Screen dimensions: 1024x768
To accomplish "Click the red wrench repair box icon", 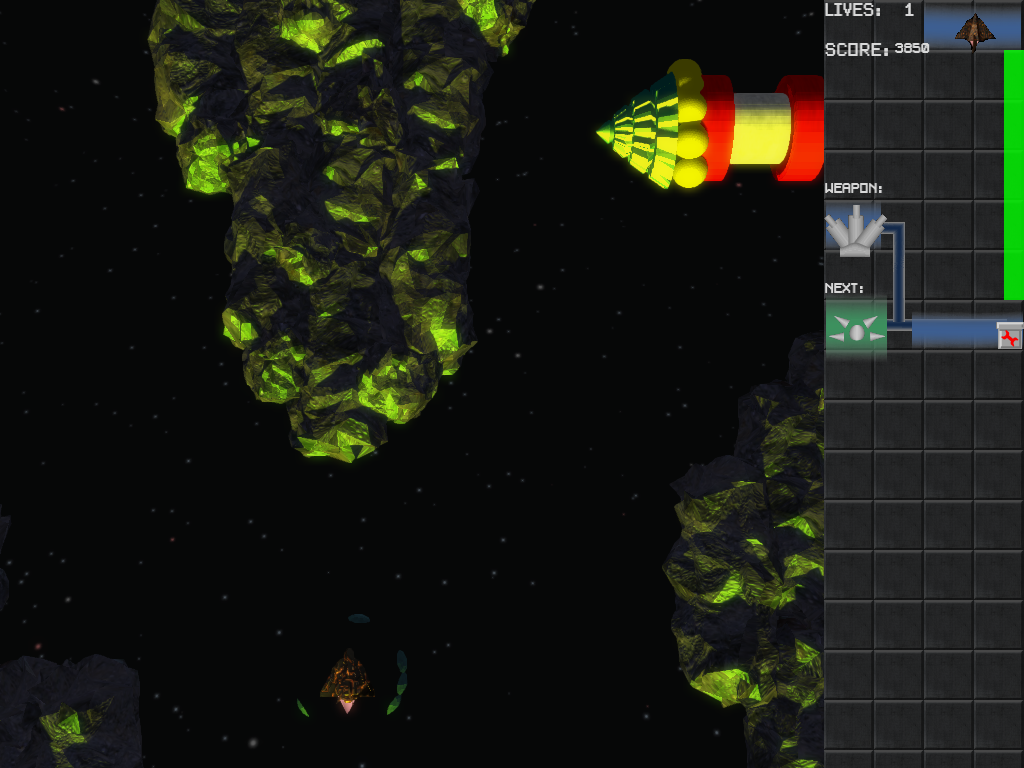I will pos(1010,337).
